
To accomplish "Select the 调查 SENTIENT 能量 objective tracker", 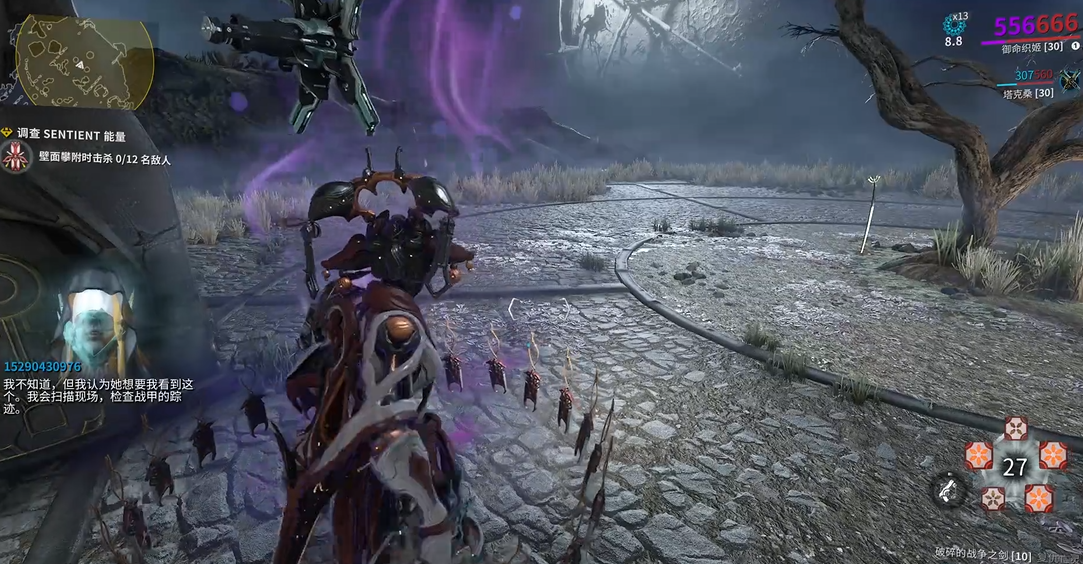I will click(x=68, y=134).
